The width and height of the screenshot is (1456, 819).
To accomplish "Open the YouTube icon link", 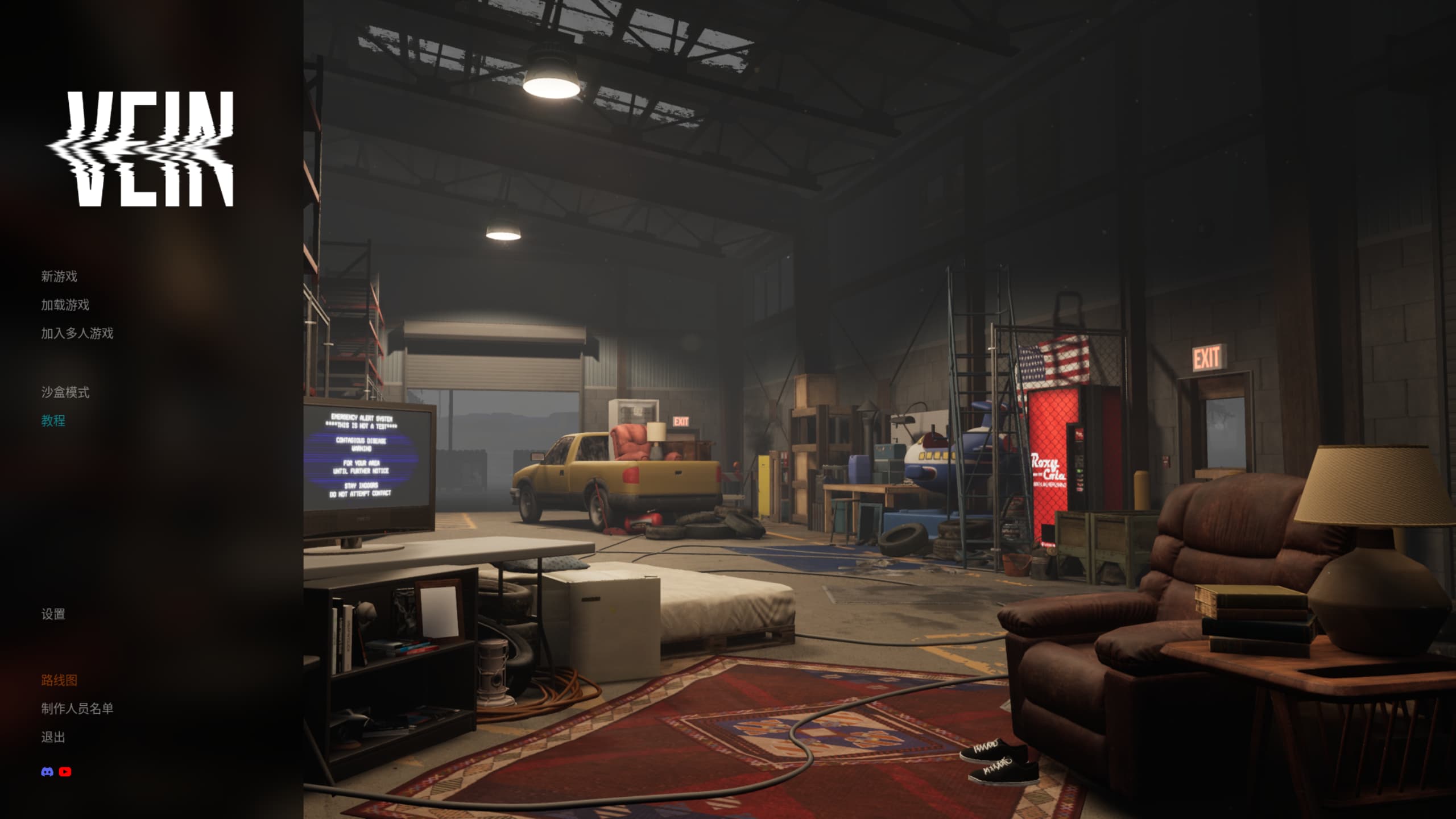I will coord(65,772).
